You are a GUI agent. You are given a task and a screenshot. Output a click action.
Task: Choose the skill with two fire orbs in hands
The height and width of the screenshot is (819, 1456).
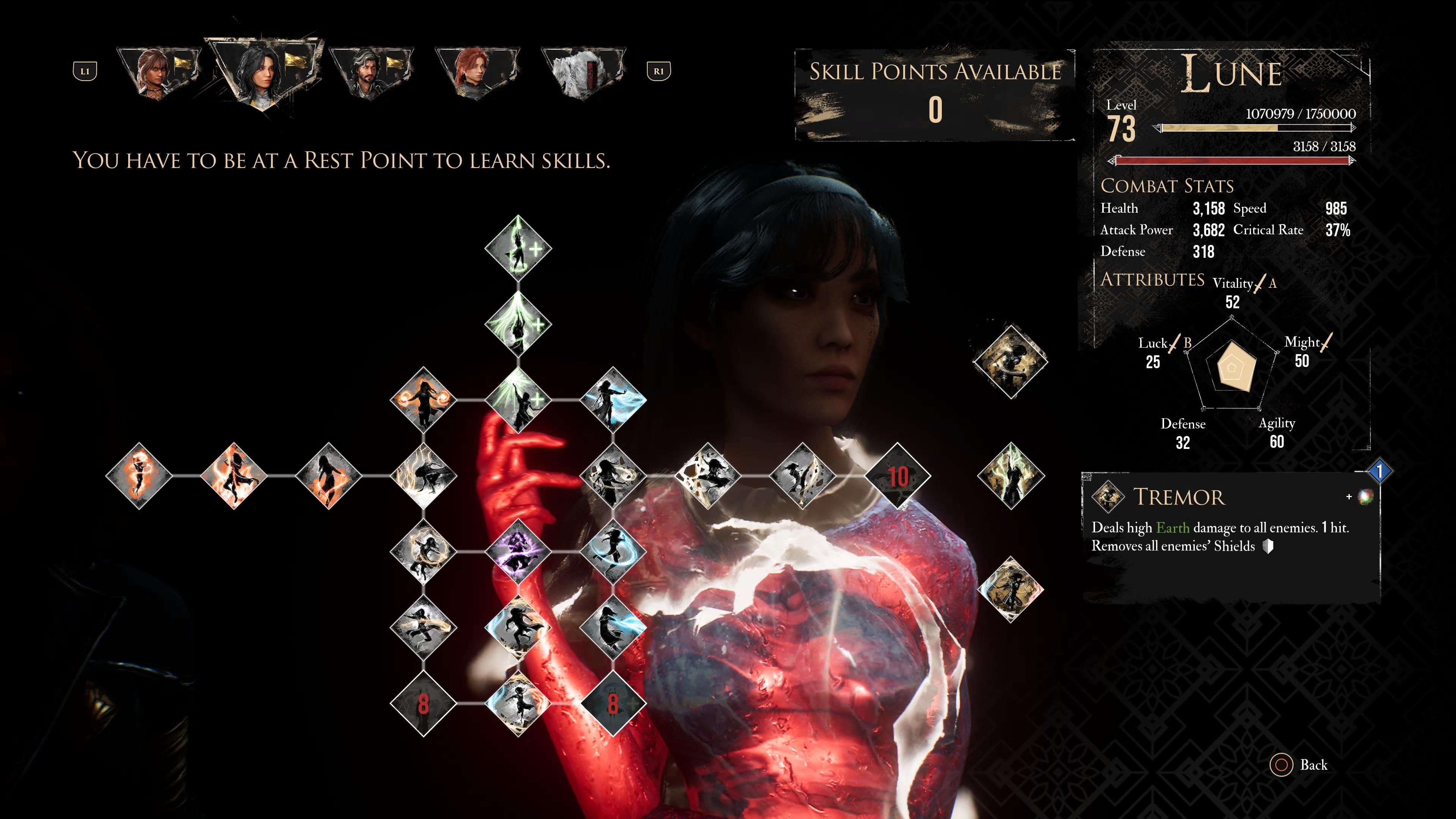click(x=424, y=400)
